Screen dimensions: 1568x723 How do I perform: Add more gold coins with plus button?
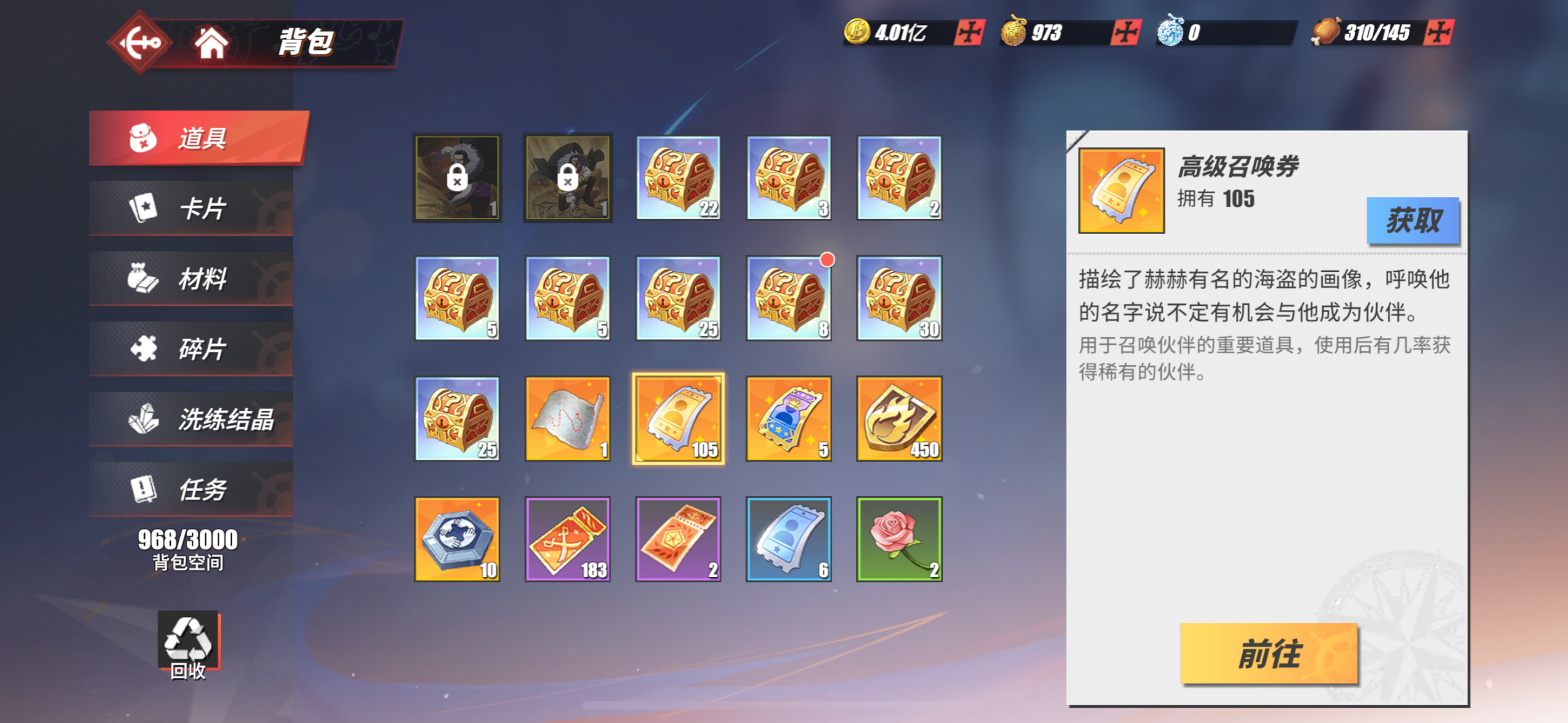click(x=969, y=32)
